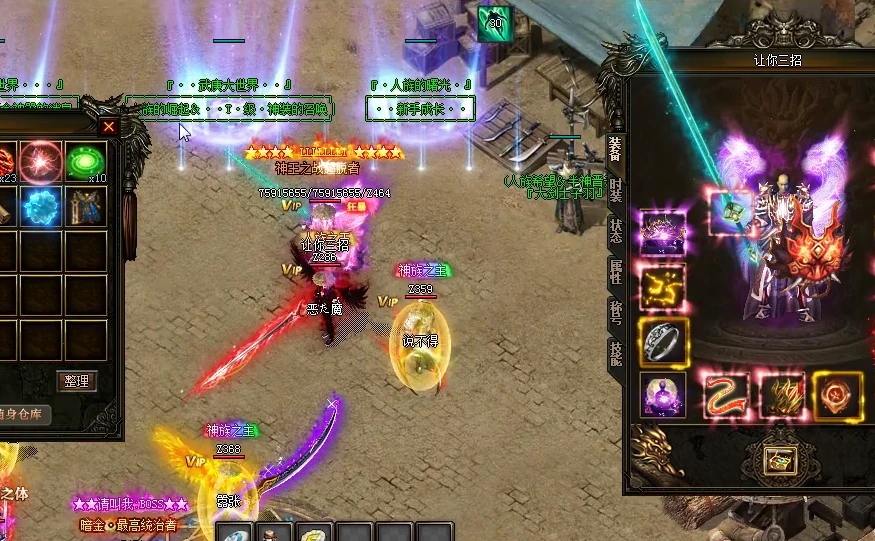Click the 整理 sort button
Image resolution: width=875 pixels, height=541 pixels.
76,381
